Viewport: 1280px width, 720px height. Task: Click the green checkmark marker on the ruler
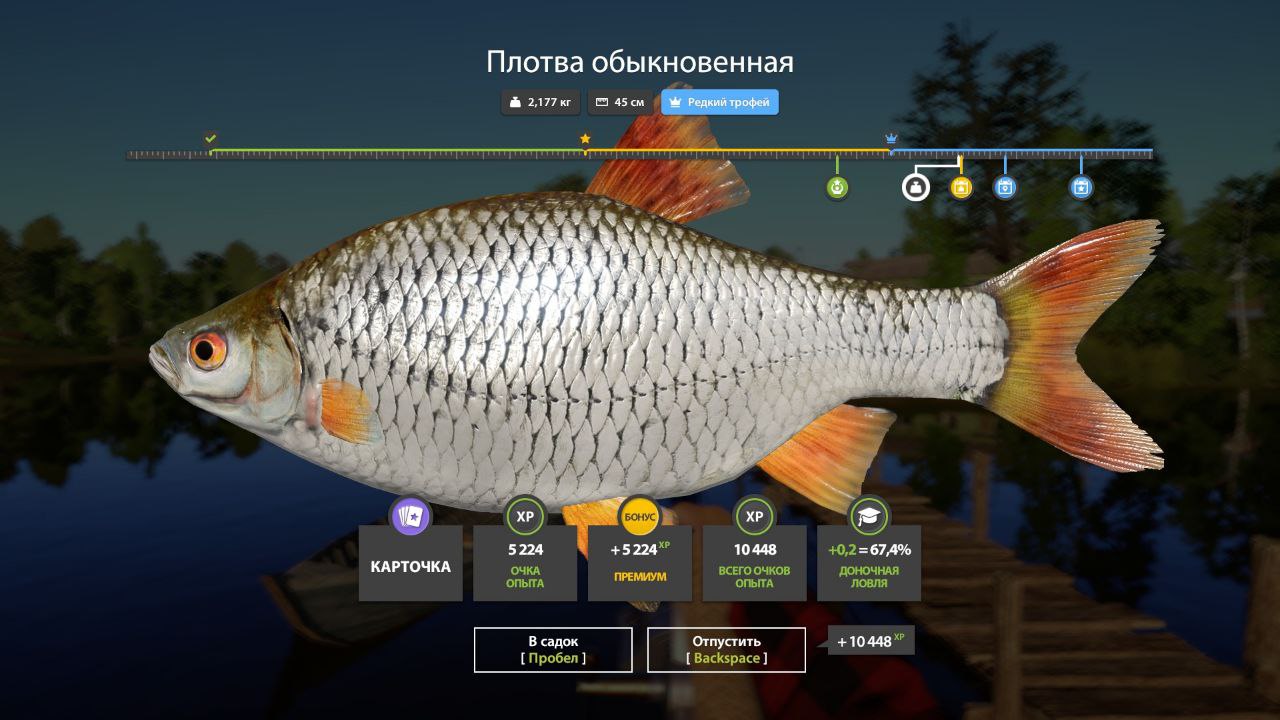209,140
